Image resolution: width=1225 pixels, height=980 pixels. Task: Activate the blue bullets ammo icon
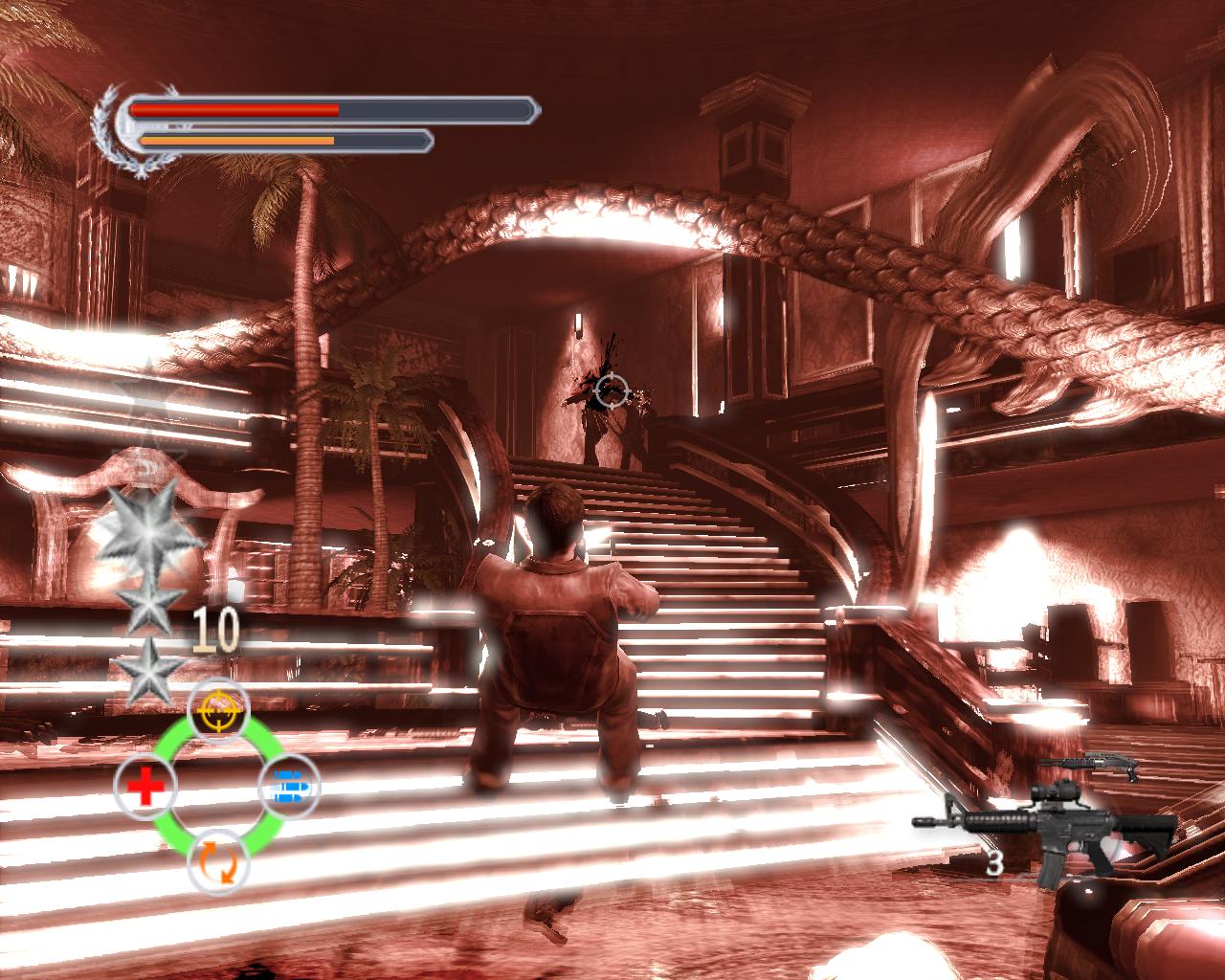pos(289,789)
